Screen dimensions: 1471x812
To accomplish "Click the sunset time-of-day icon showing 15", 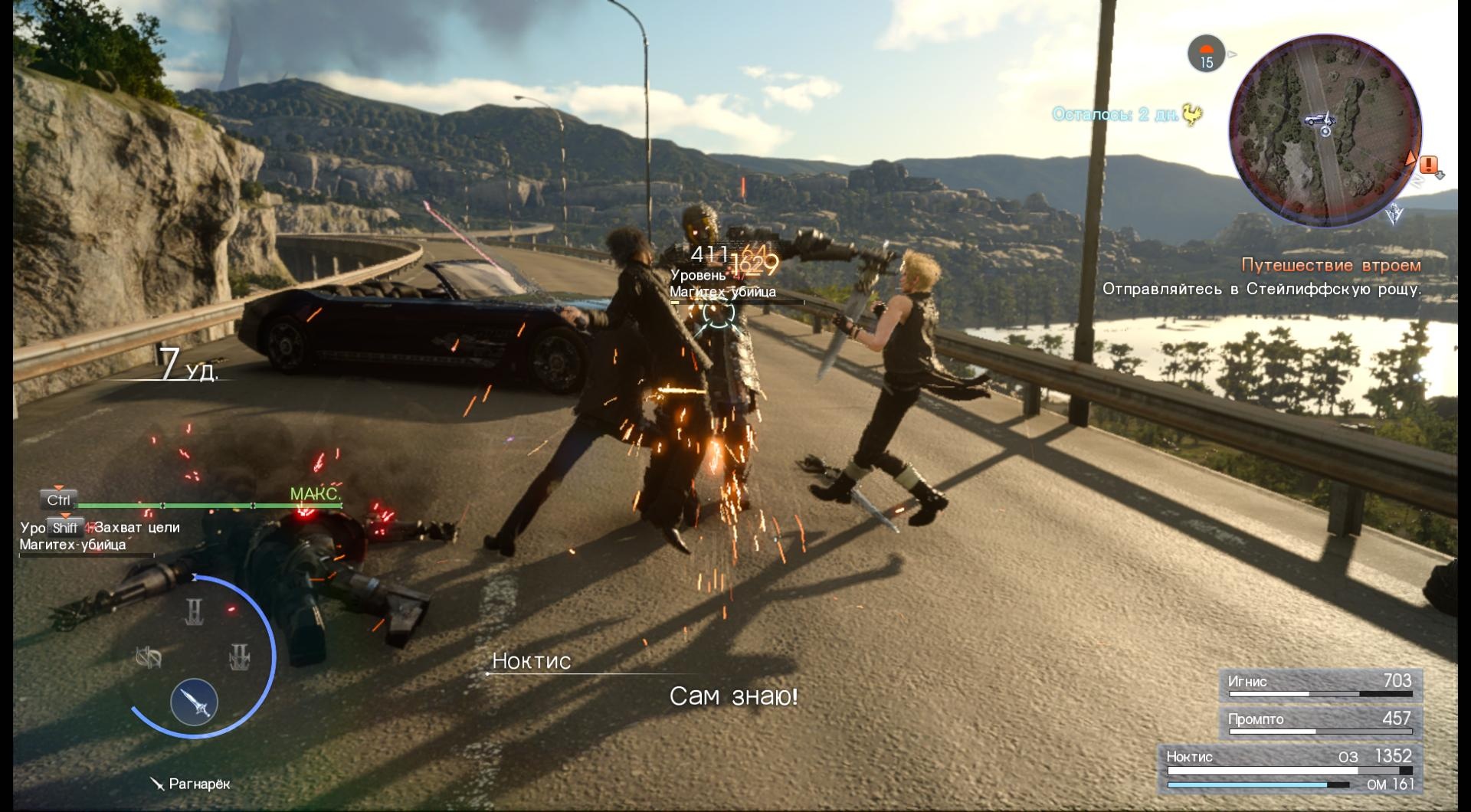I will [1206, 54].
